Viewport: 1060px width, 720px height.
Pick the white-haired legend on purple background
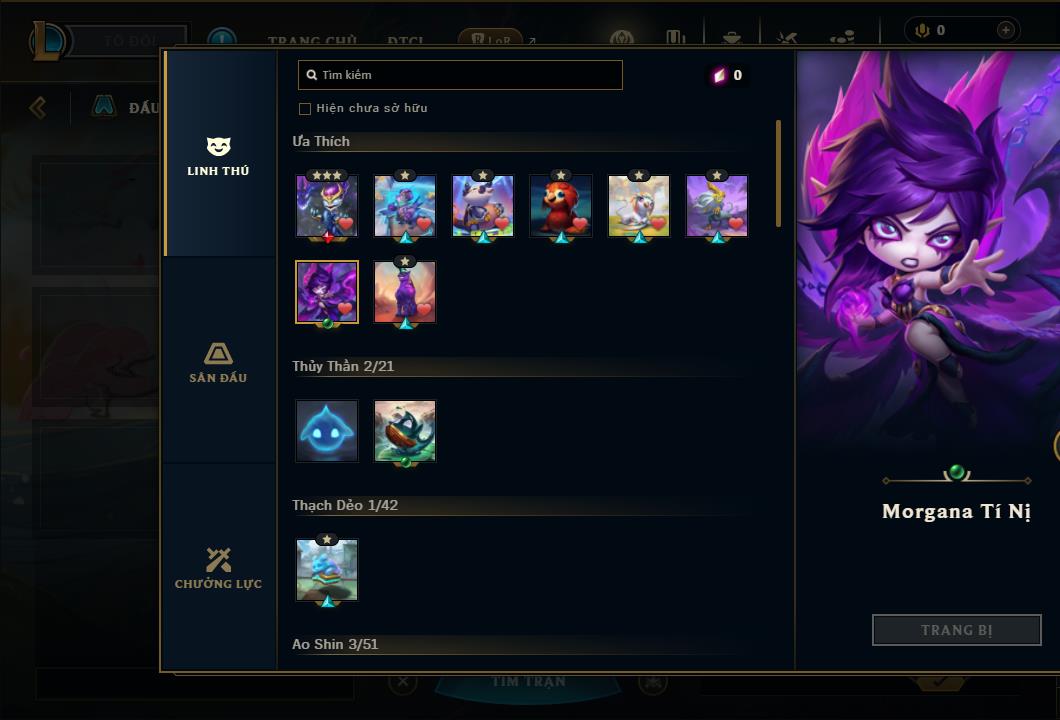click(717, 206)
